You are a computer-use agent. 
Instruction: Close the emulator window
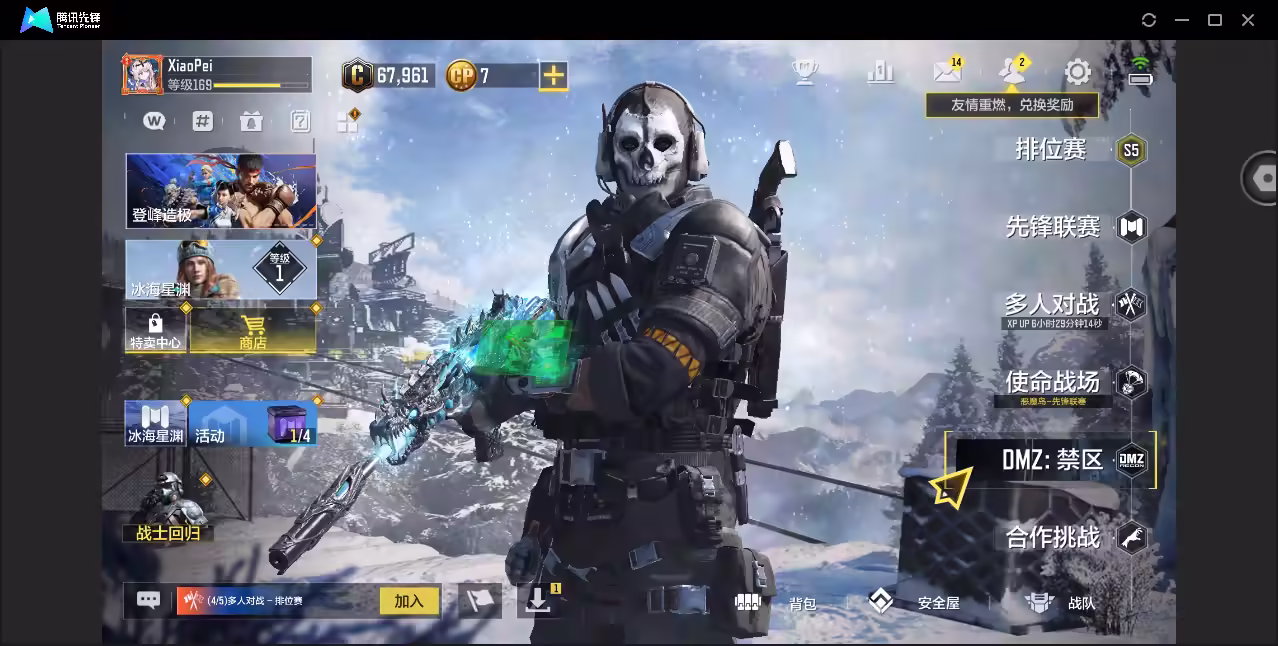point(1248,20)
